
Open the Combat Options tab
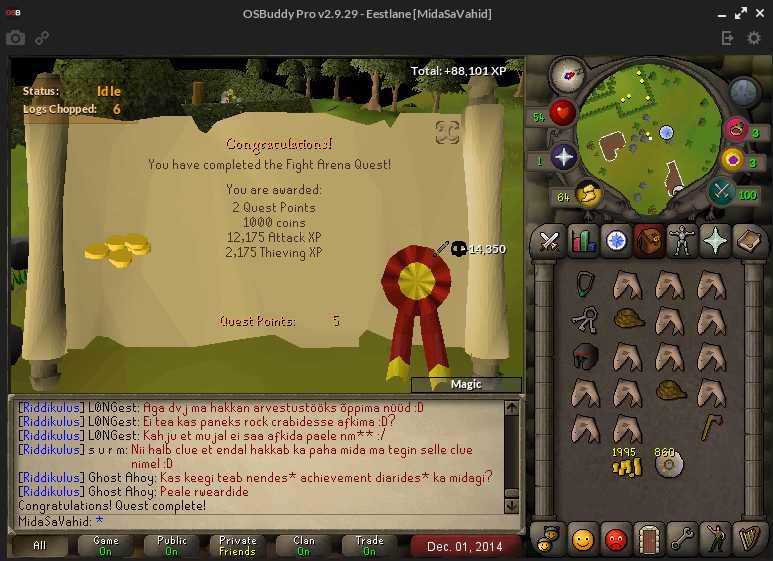coord(549,241)
